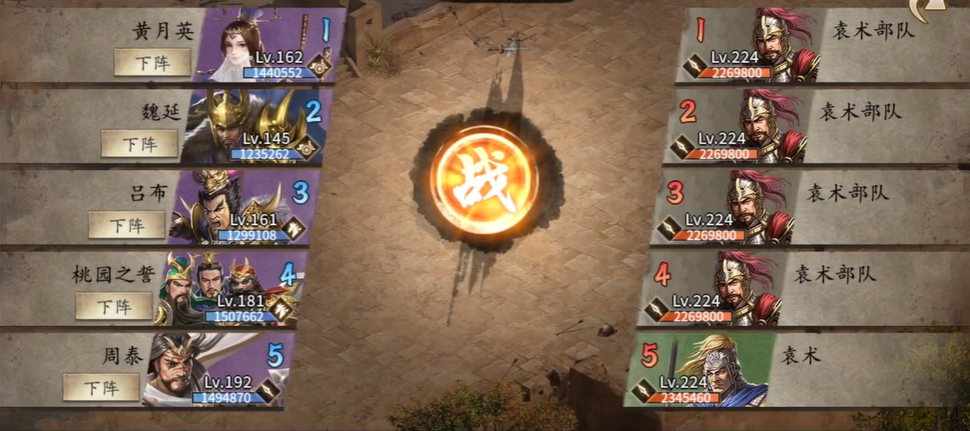Take 桃园之誓 off the lineup via 下阵

(x=114, y=305)
